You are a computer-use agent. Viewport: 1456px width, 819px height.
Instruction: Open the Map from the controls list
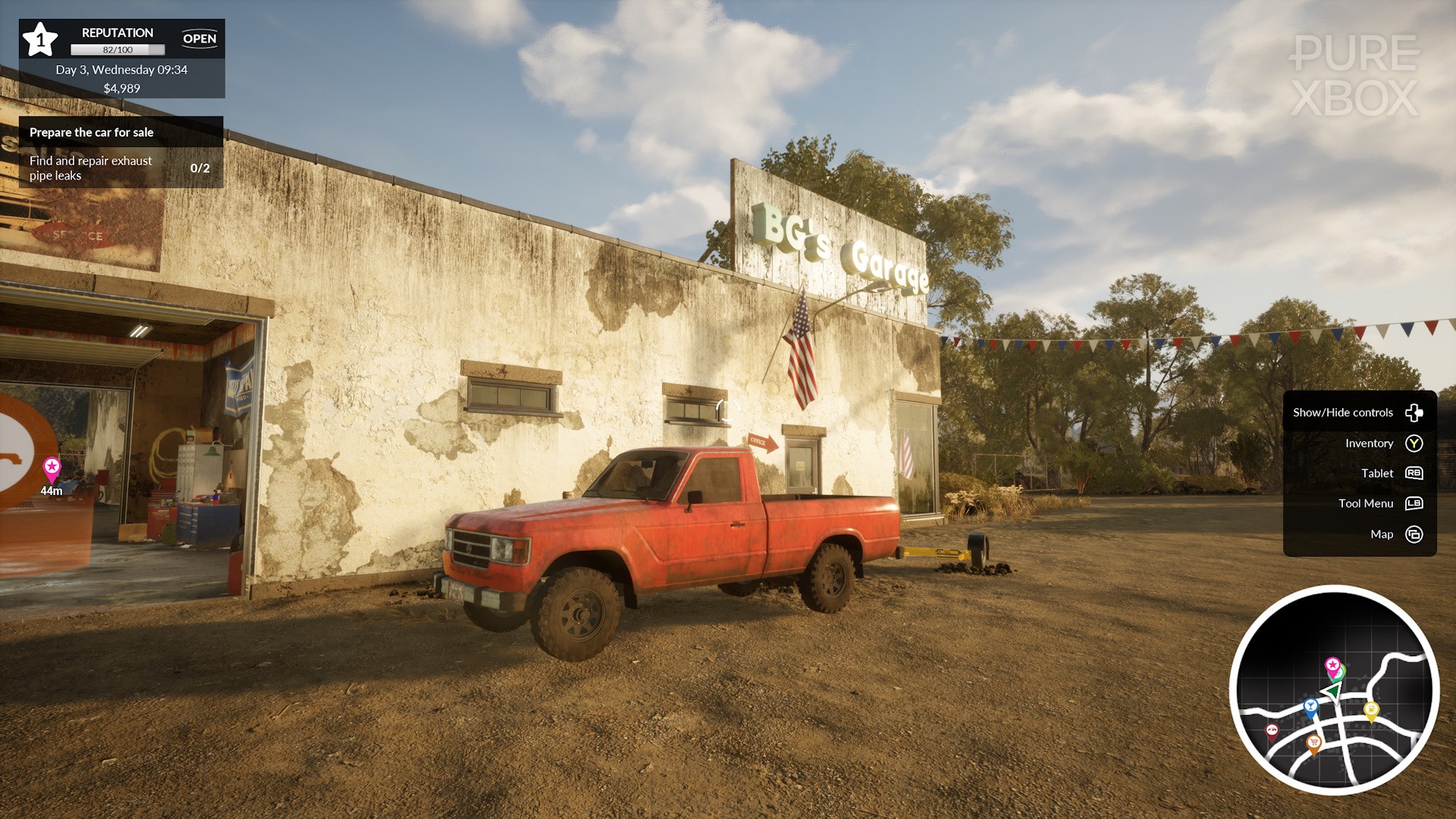click(1395, 535)
